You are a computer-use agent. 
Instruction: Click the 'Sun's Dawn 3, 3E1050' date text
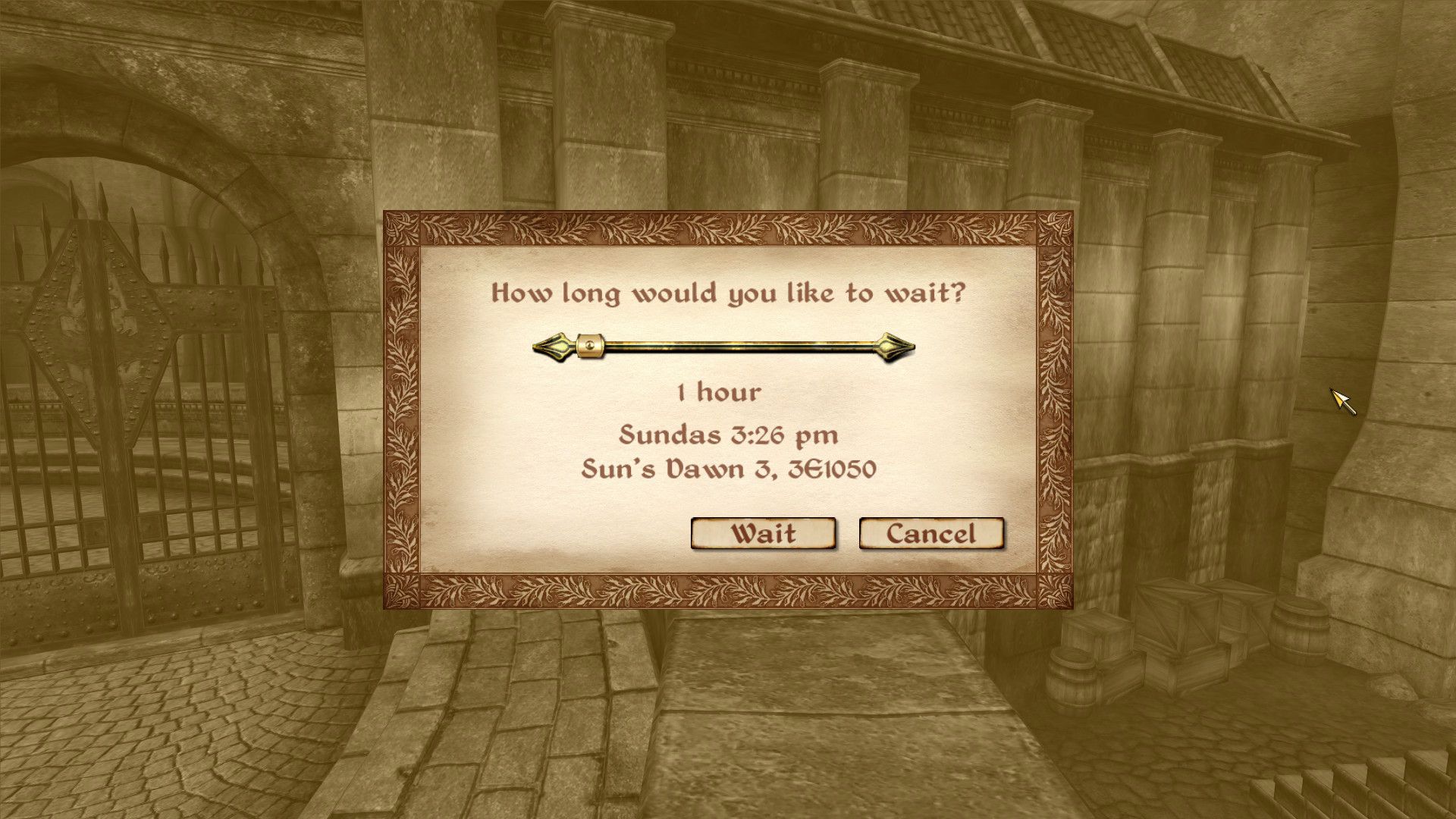730,470
